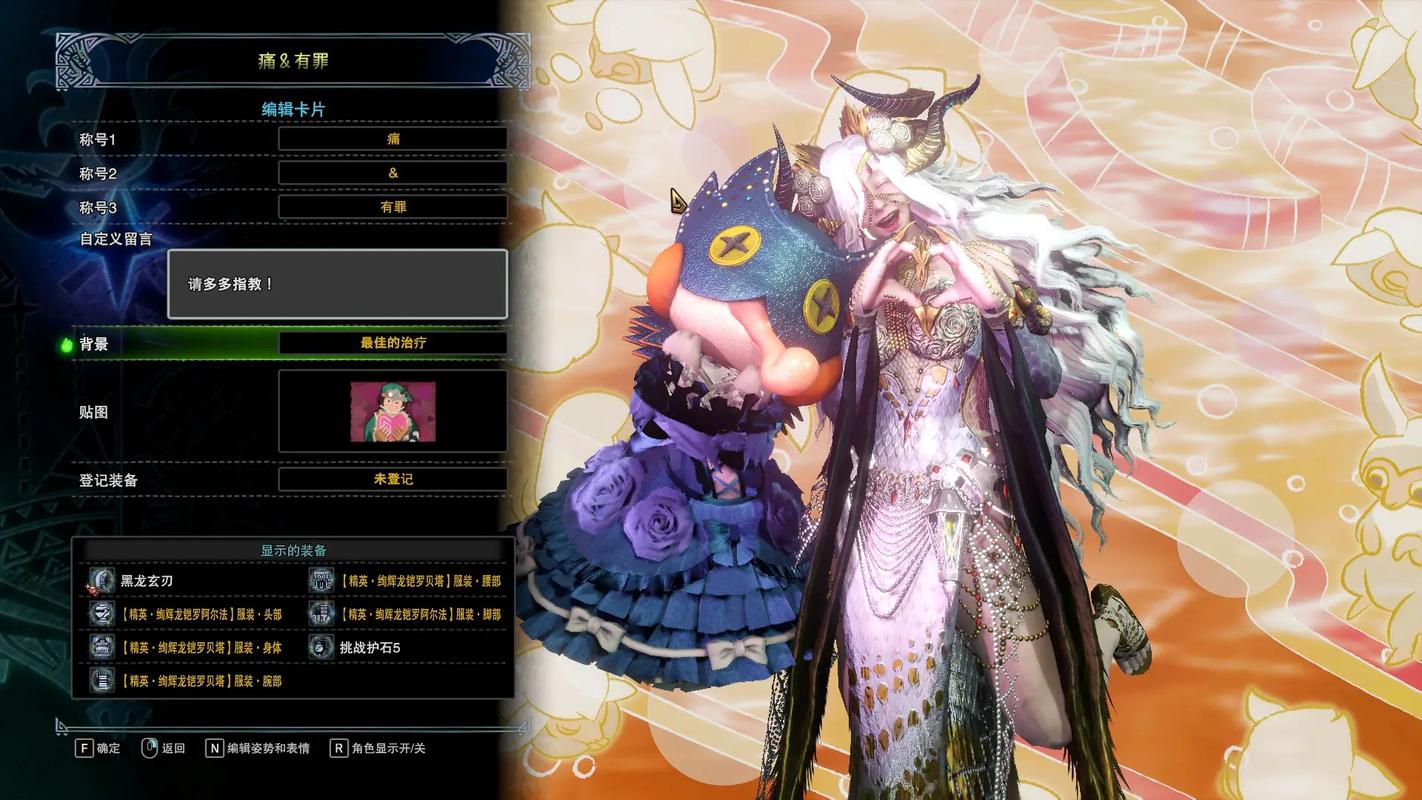
Task: Choose the 称号2 field showing &
Action: click(392, 173)
